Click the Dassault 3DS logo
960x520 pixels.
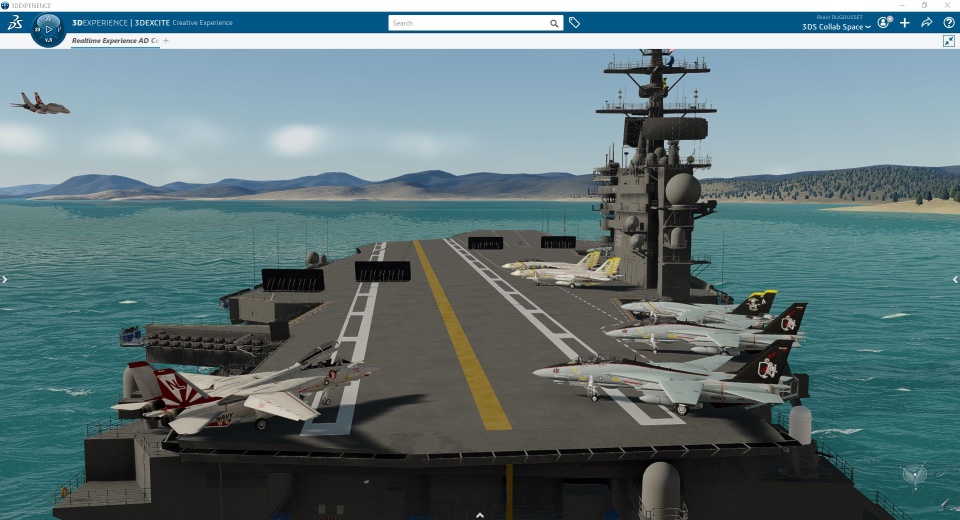click(x=14, y=22)
